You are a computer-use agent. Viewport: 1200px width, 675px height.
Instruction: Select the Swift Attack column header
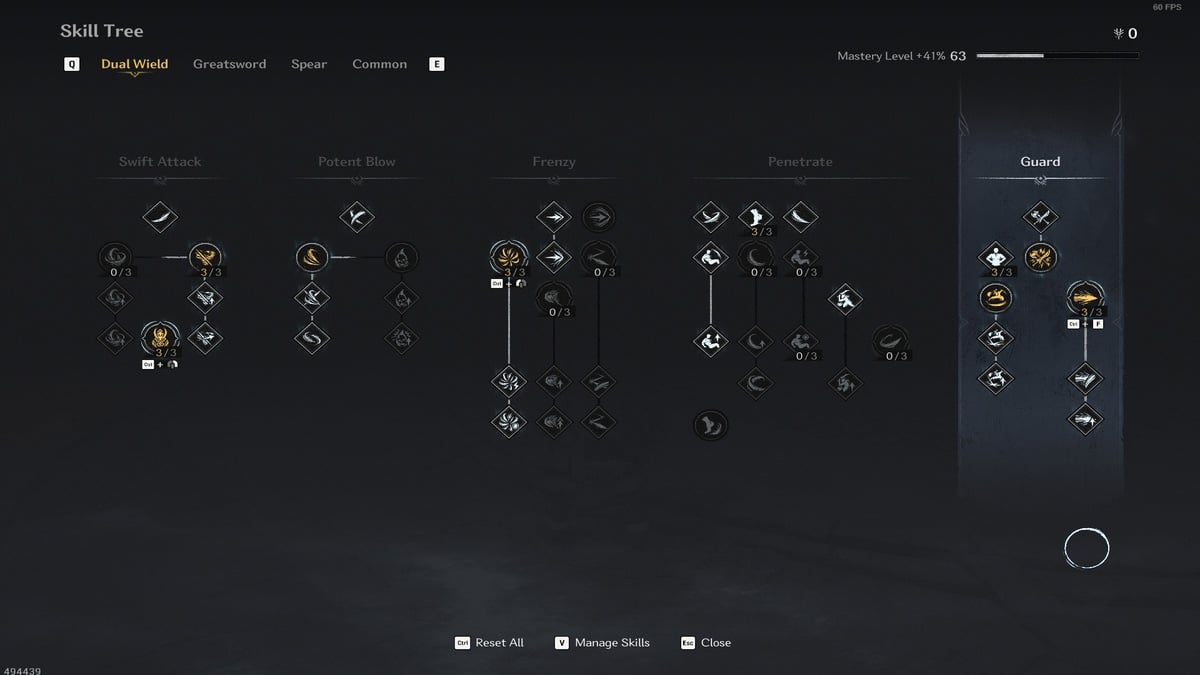click(160, 162)
